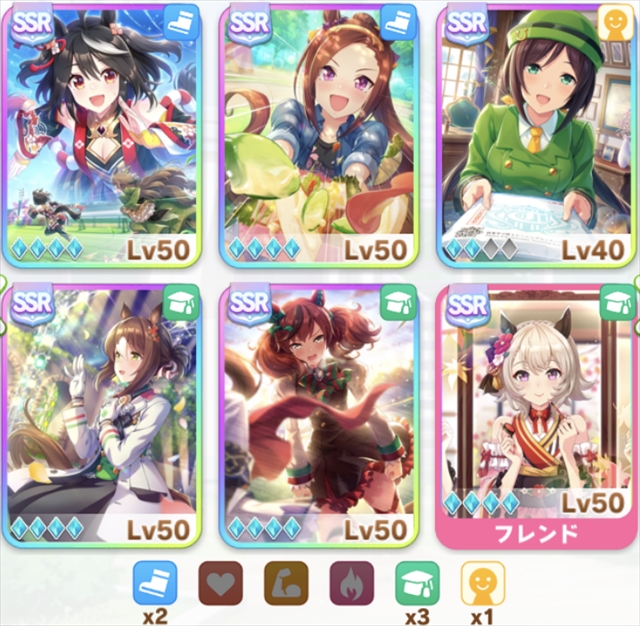Image resolution: width=640 pixels, height=626 pixels.
Task: Pick the green-uniformed Lv40 support card
Action: [x=535, y=135]
